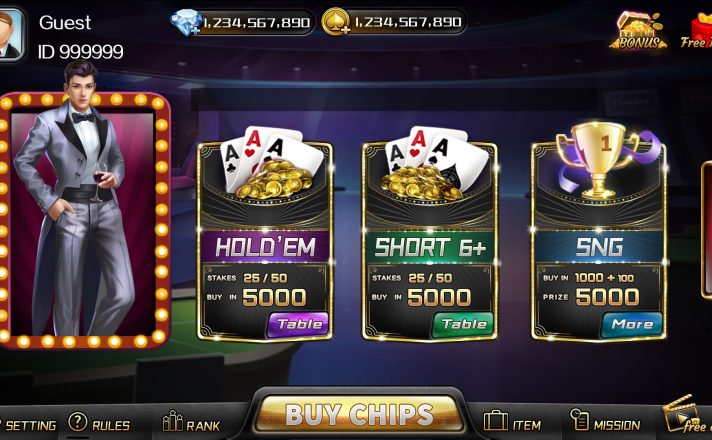Tap the red Free gift box icon

tap(699, 30)
